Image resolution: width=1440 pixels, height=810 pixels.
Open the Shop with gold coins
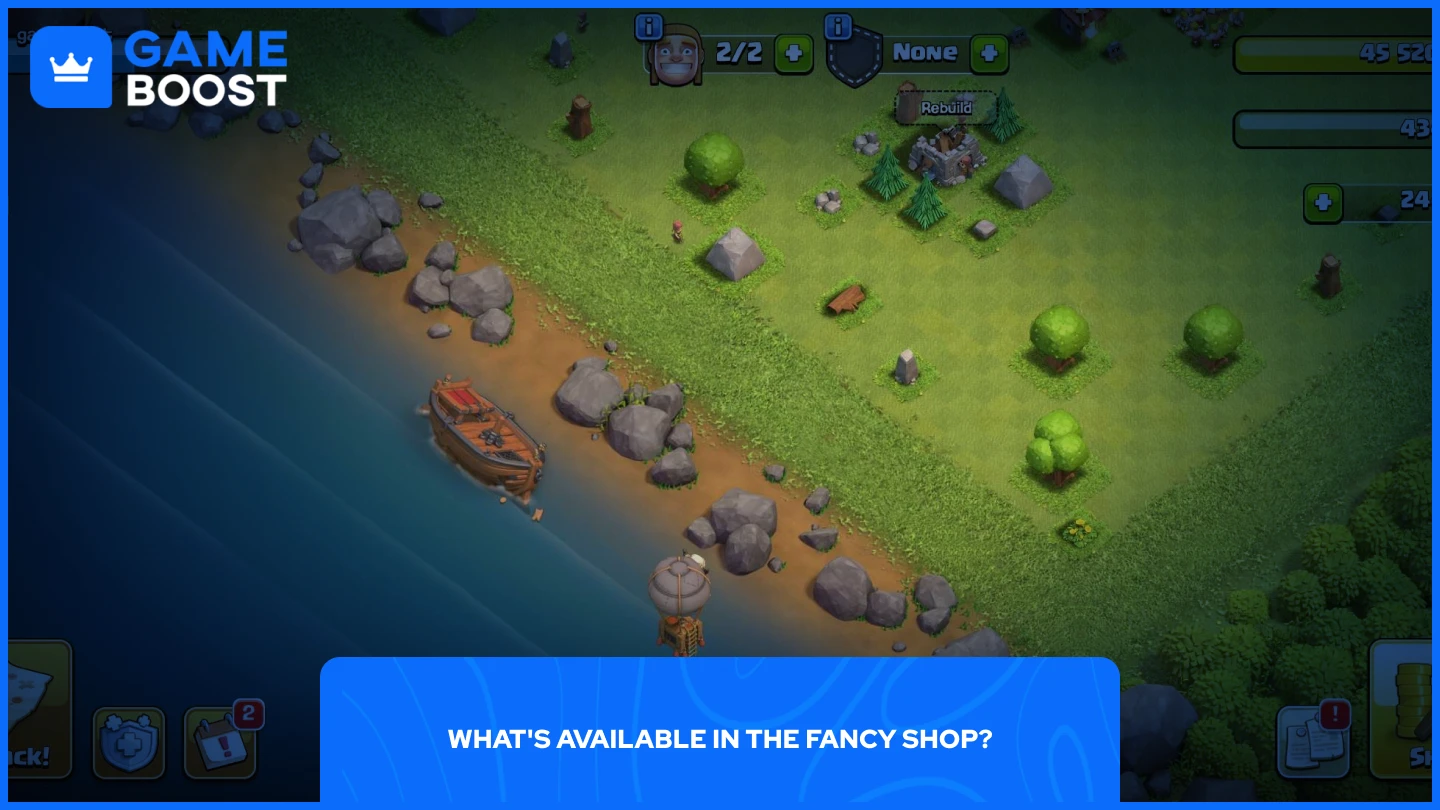[x=1412, y=710]
